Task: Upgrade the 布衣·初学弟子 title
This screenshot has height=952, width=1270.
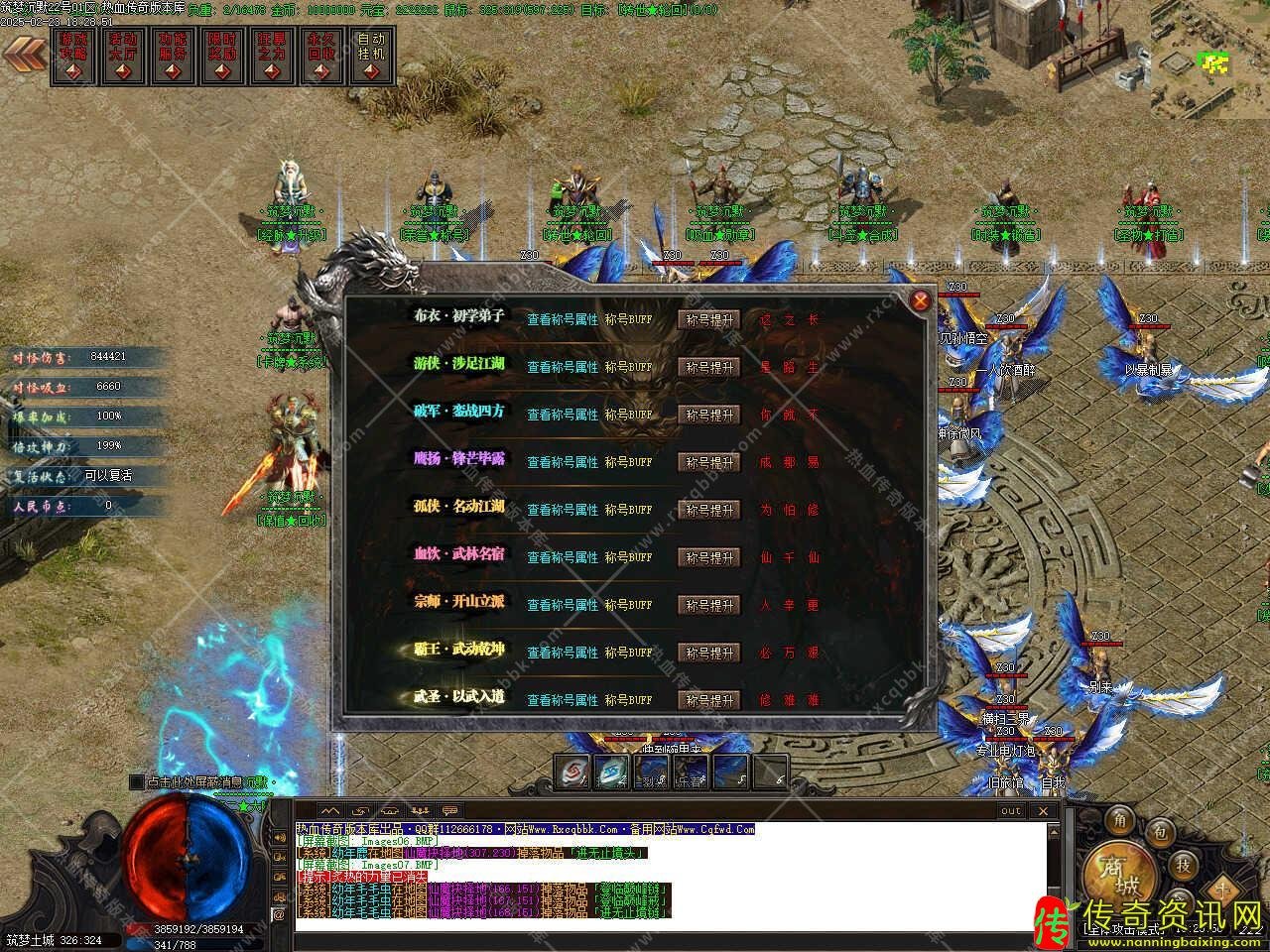Action: (x=709, y=319)
